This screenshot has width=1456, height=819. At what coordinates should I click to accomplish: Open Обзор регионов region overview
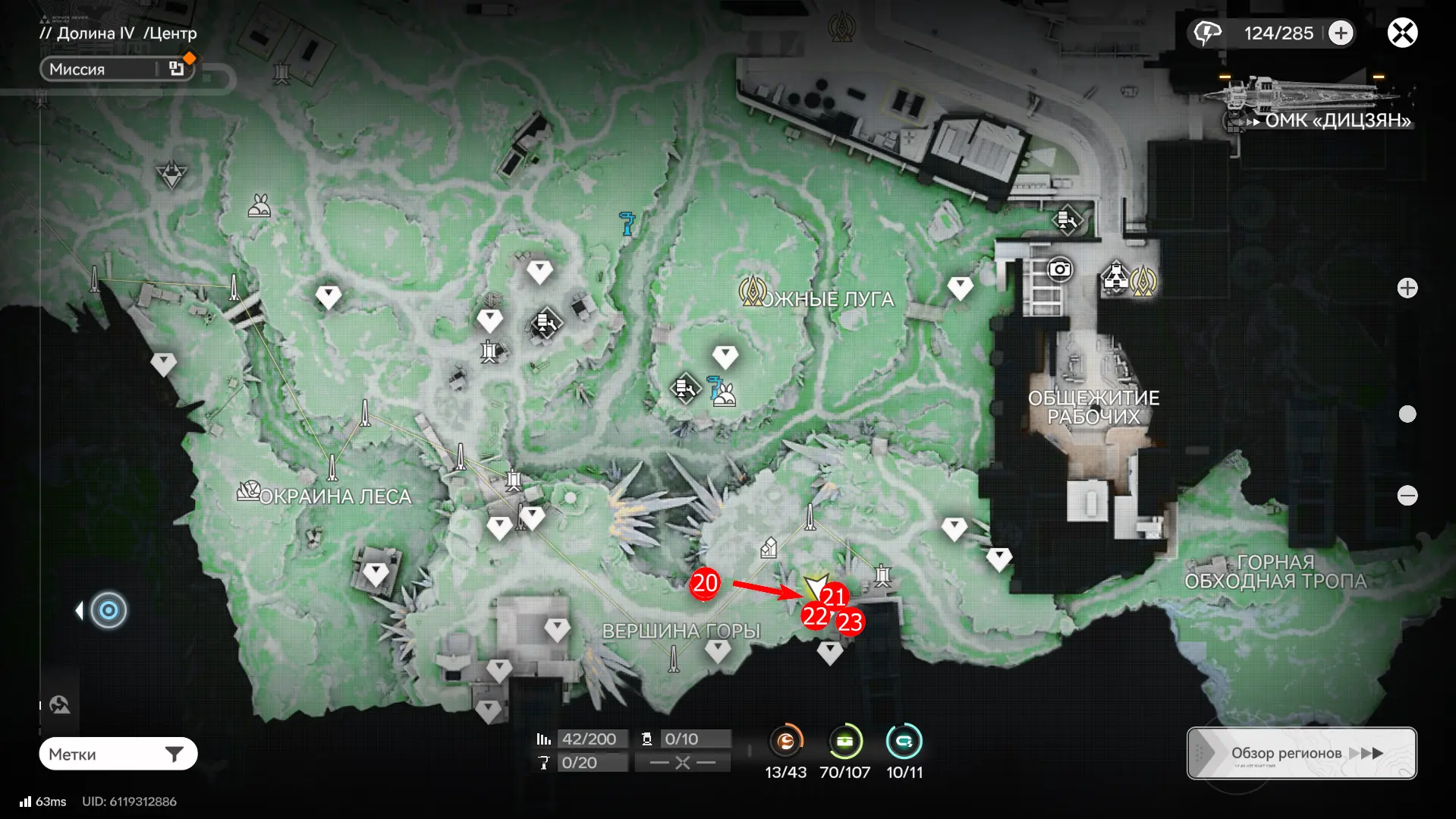pos(1301,753)
